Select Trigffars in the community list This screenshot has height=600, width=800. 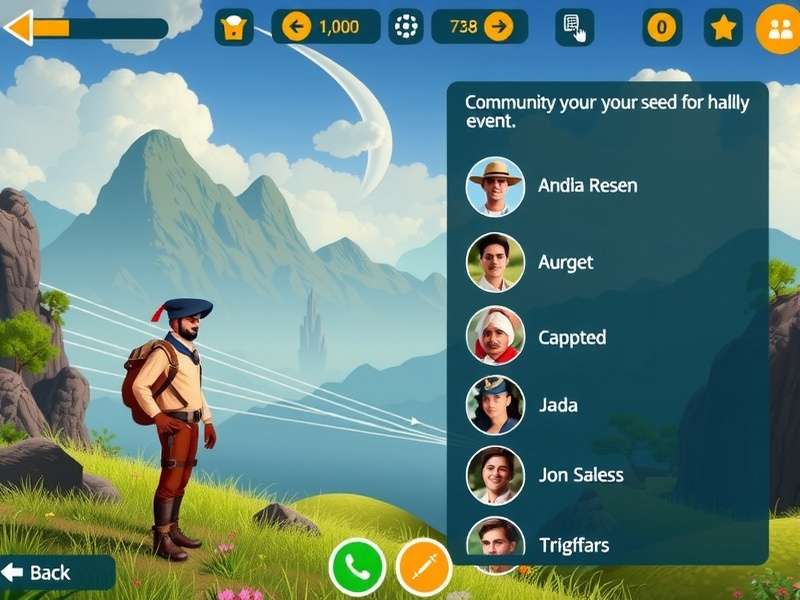point(573,545)
